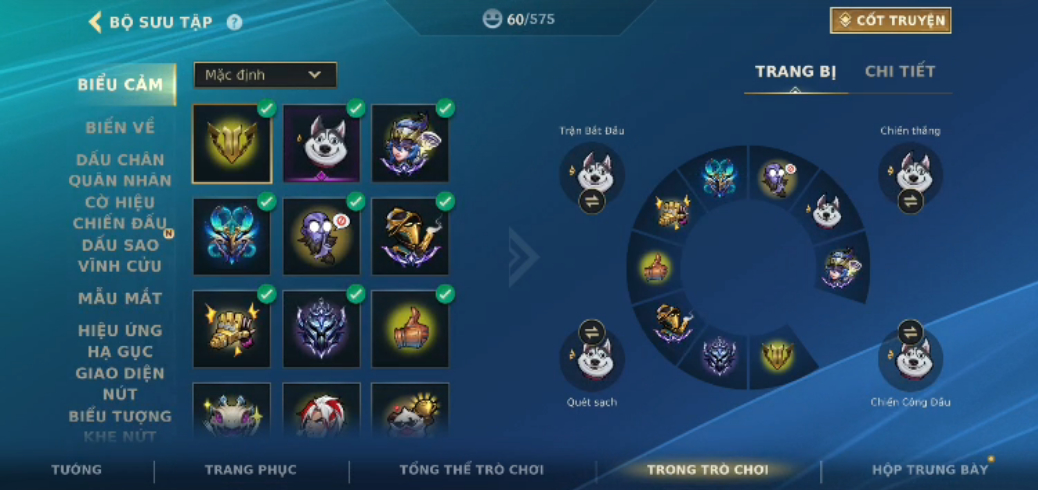The width and height of the screenshot is (1038, 490).
Task: Switch to the Chi Tiết tab
Action: (x=900, y=72)
